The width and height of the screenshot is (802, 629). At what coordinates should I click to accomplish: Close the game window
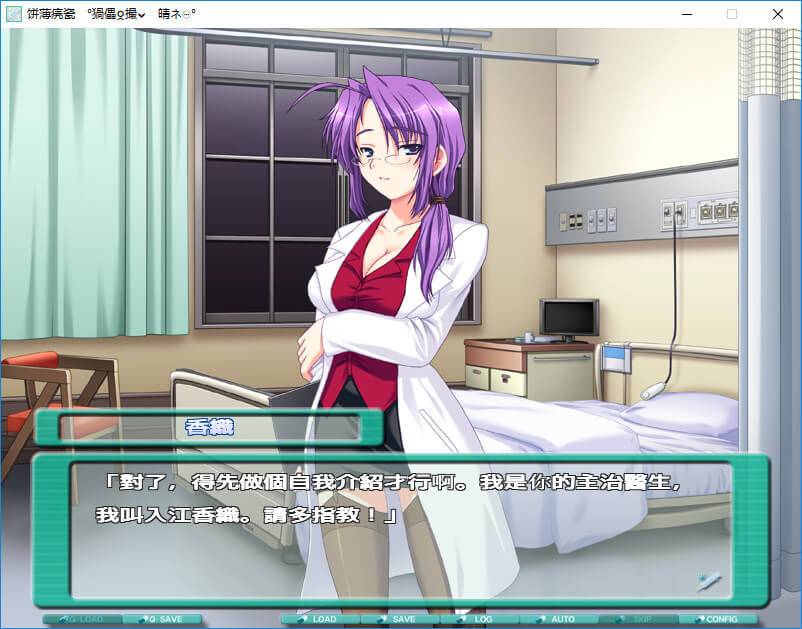pos(778,14)
